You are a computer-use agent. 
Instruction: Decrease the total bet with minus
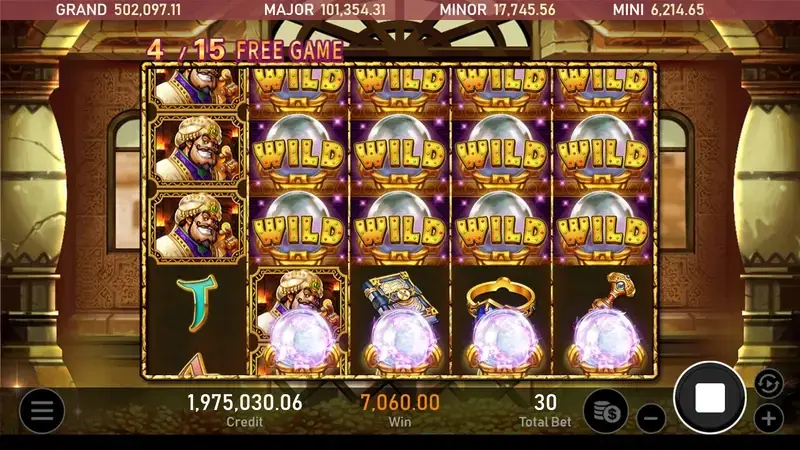pyautogui.click(x=650, y=417)
